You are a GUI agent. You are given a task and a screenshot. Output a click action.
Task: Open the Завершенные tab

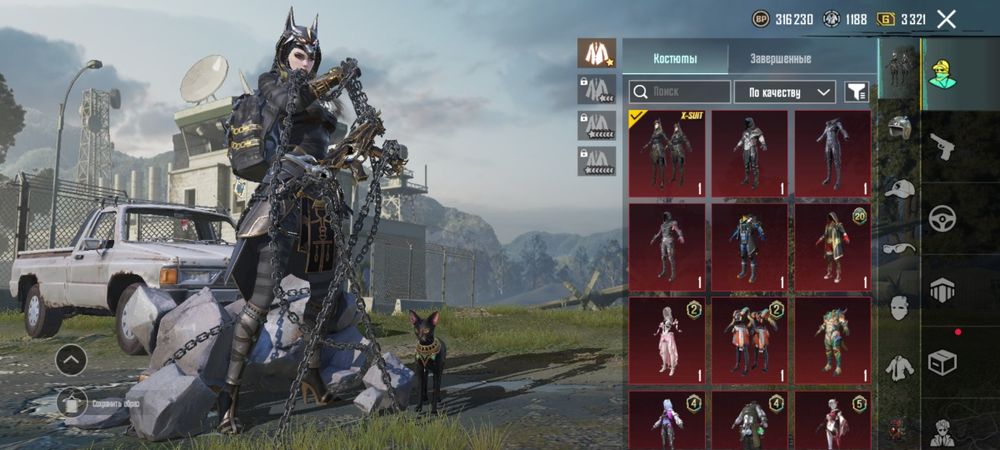coord(780,58)
